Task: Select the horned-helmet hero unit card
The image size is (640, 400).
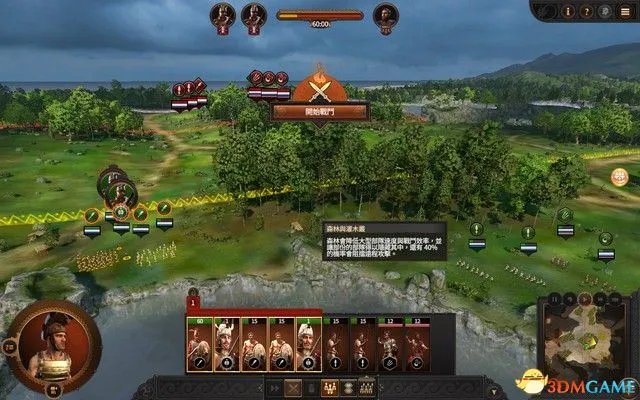Action: point(226,344)
